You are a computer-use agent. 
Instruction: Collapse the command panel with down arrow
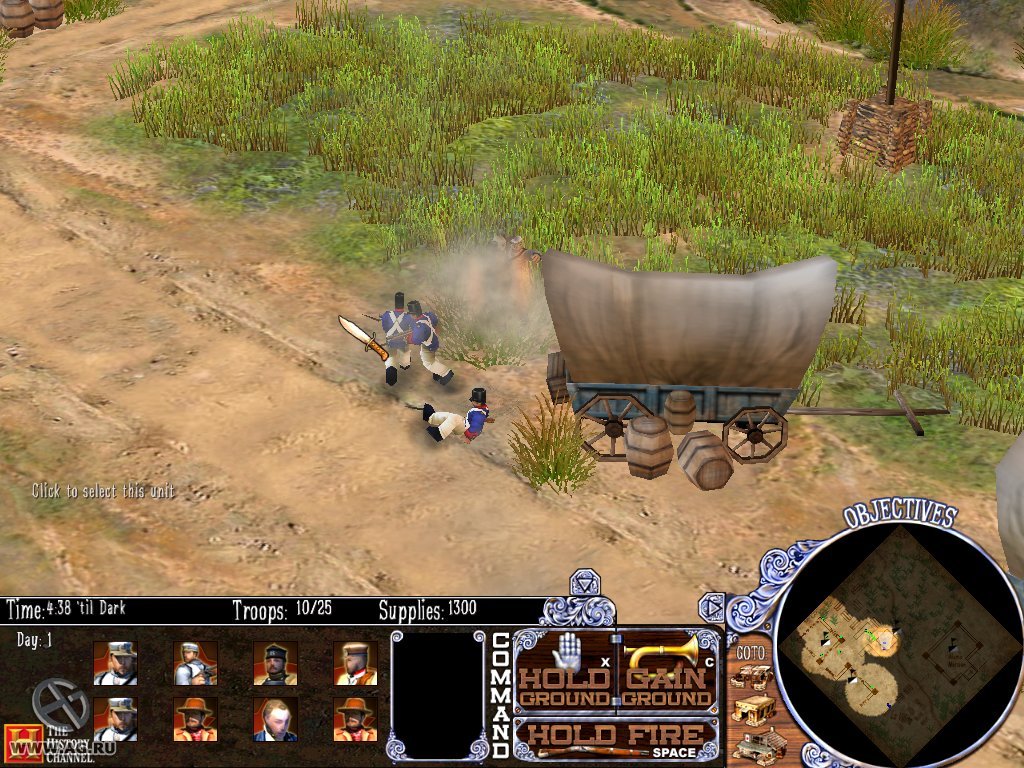[x=582, y=583]
